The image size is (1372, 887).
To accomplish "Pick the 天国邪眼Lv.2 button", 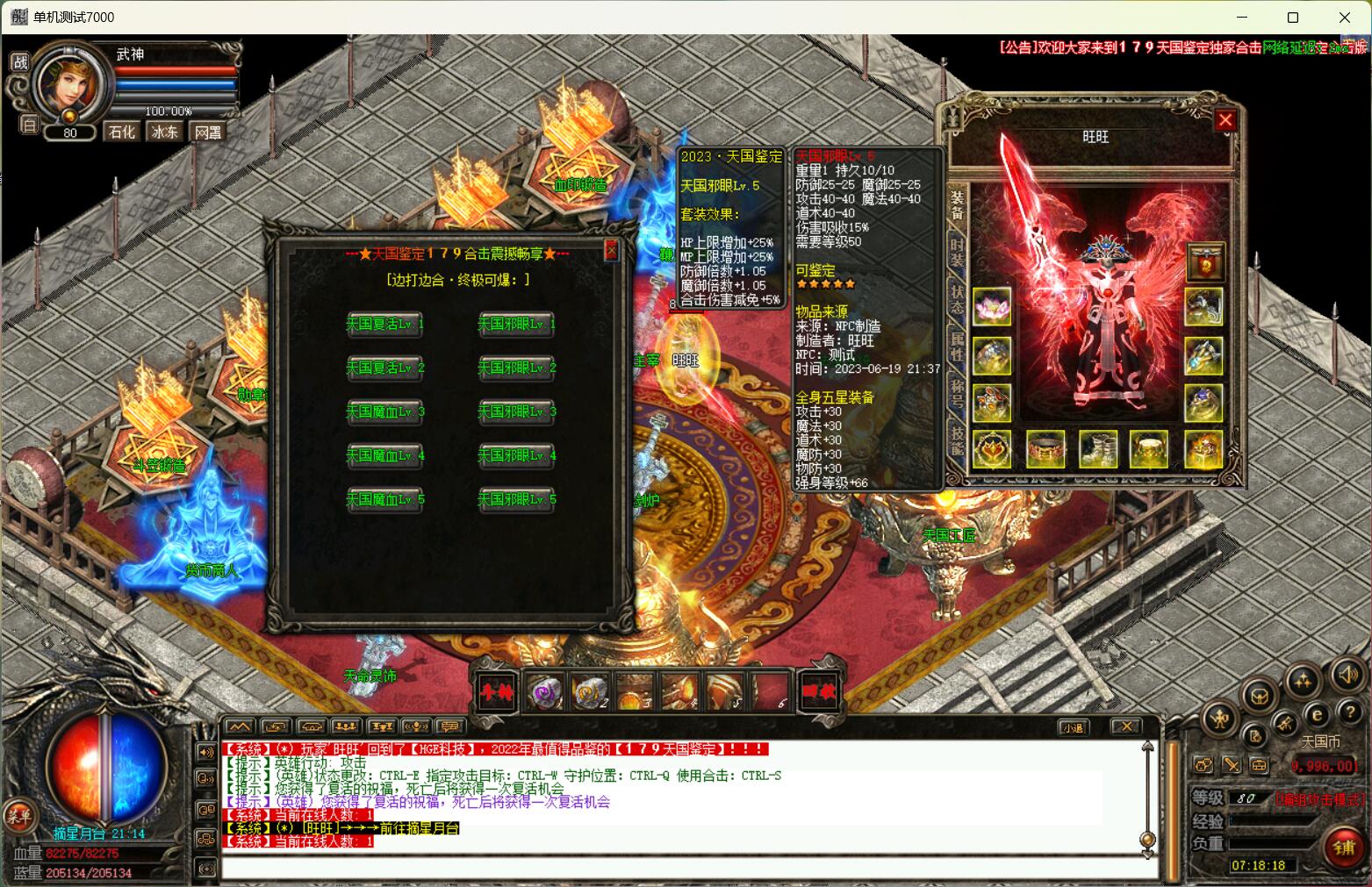I will [x=516, y=368].
